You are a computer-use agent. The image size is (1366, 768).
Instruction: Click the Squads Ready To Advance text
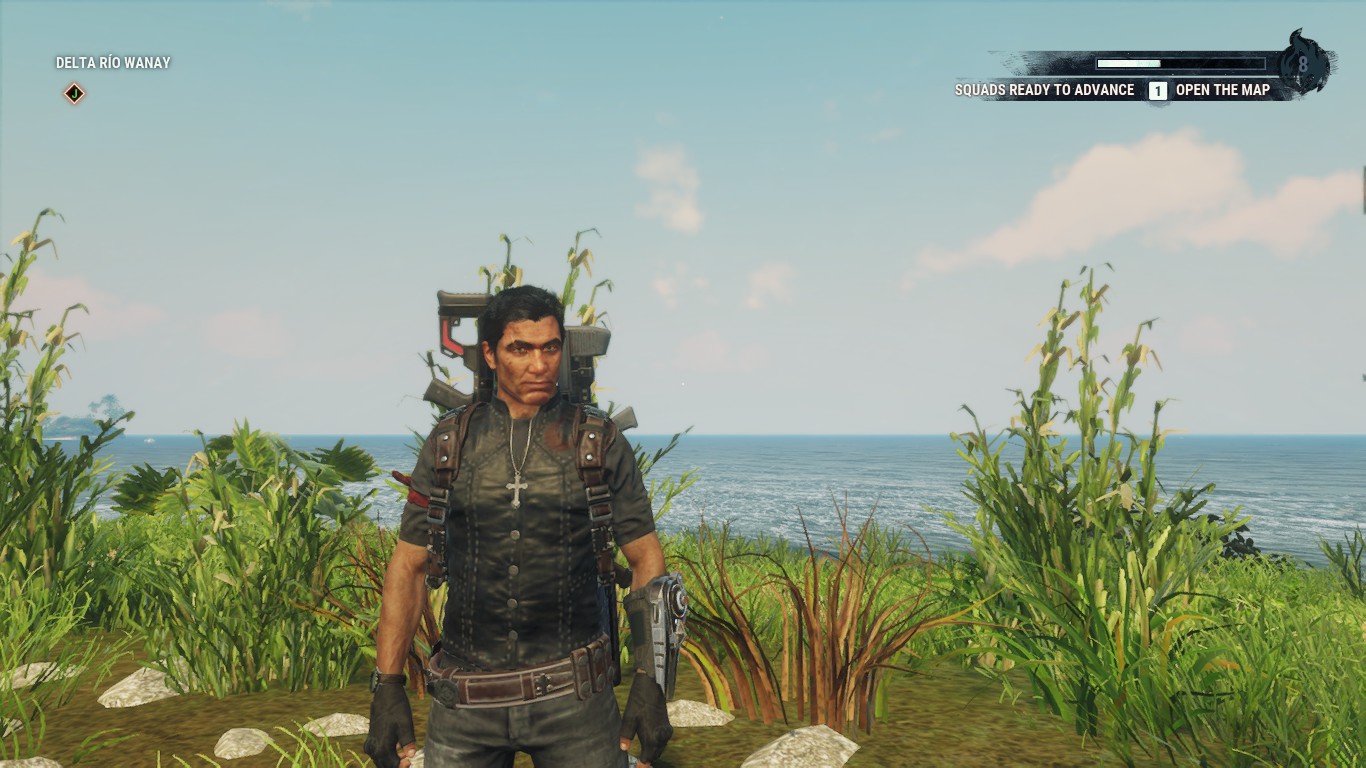[1047, 90]
